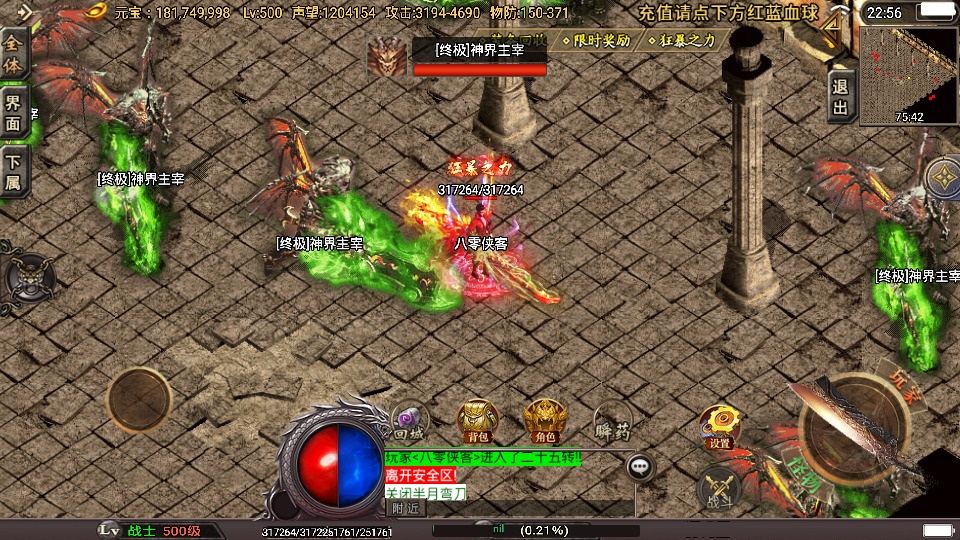Select the 界面 side button
This screenshot has width=960, height=540.
pyautogui.click(x=14, y=112)
